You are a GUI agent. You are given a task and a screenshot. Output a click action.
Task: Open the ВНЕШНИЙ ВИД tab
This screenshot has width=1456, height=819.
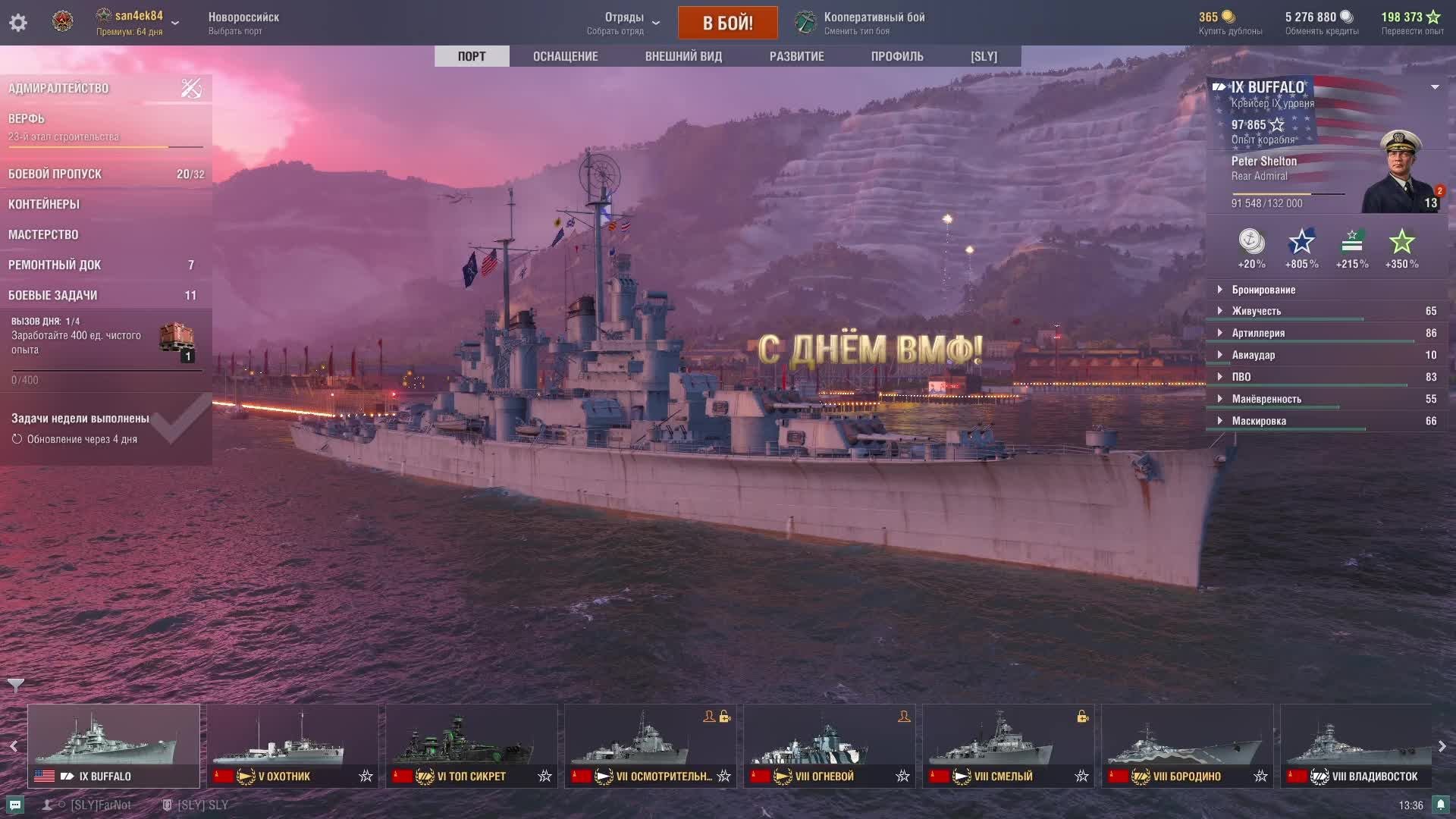point(683,56)
